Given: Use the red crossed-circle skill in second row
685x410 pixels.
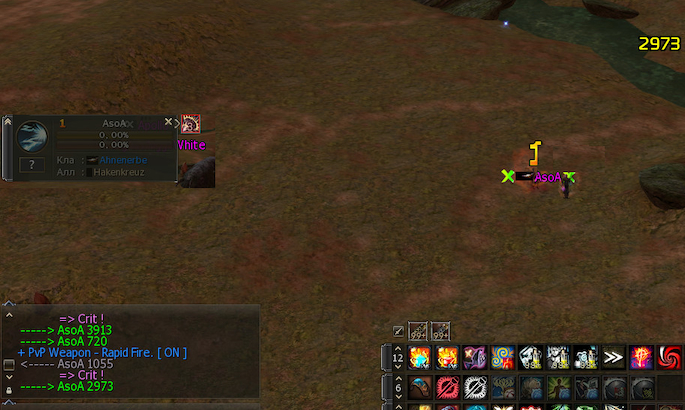Looking at the screenshot, I should [446, 388].
